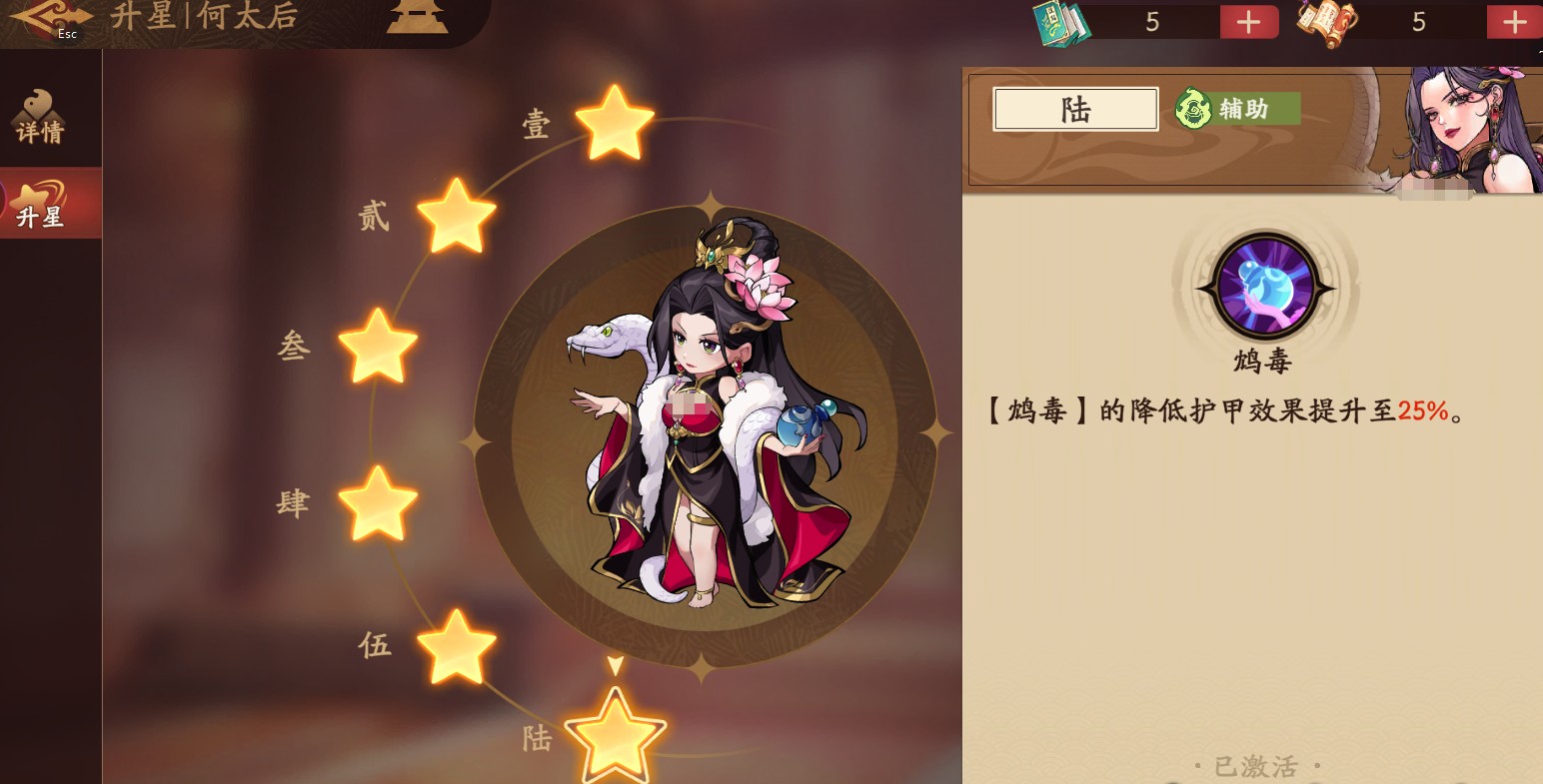Click the red plus next to skill books
The width and height of the screenshot is (1543, 784).
tap(1248, 20)
